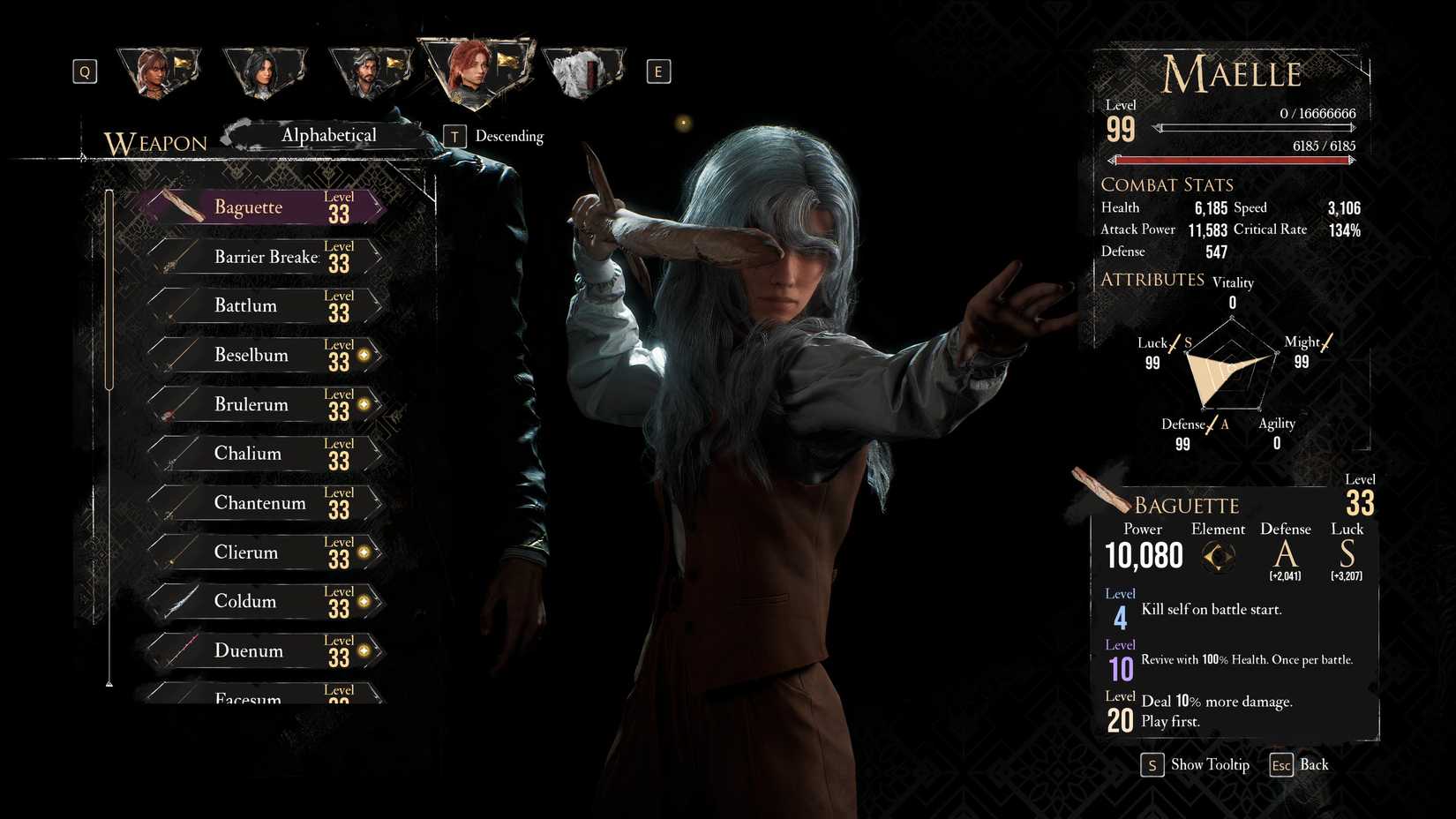Screen dimensions: 1456x819
Task: Click the Coldum weapon icon
Action: tap(181, 600)
